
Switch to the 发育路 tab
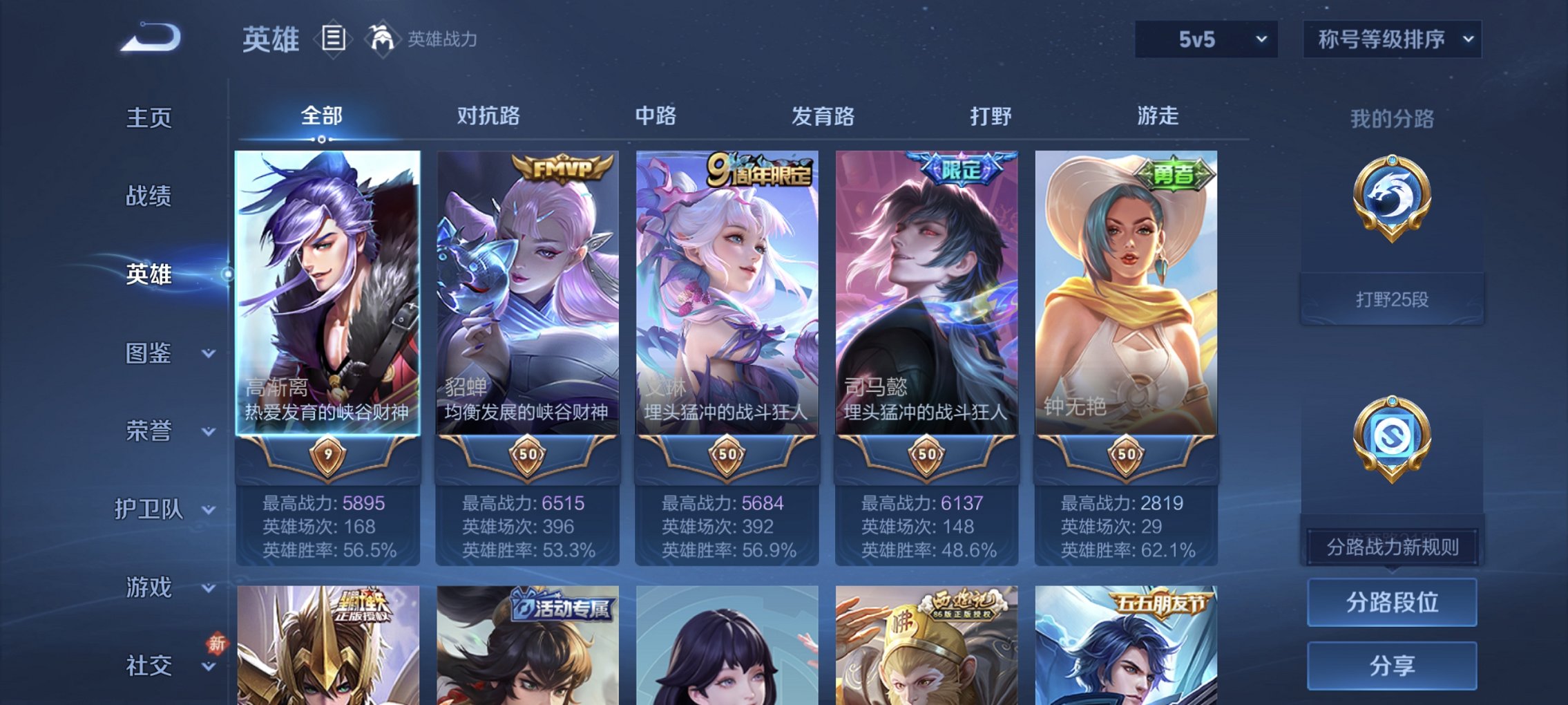coord(824,116)
